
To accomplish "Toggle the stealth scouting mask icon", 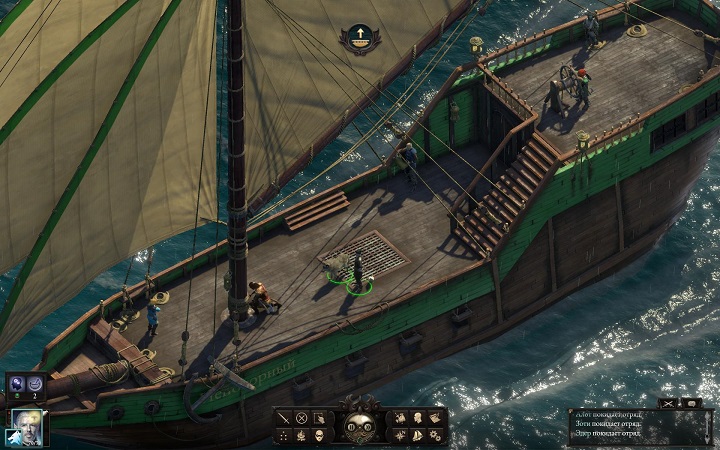I will click(x=319, y=435).
